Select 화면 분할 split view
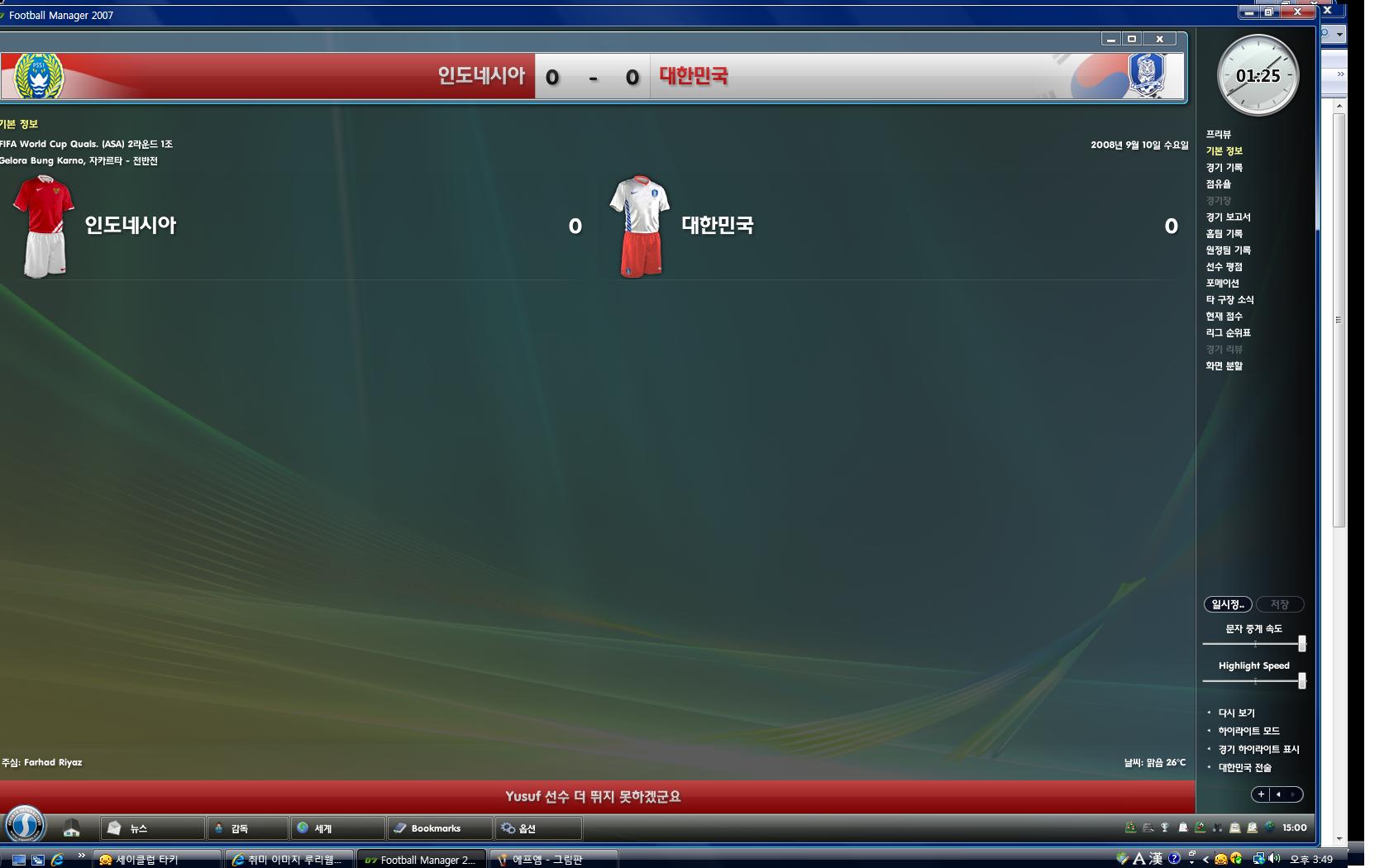 click(x=1224, y=366)
